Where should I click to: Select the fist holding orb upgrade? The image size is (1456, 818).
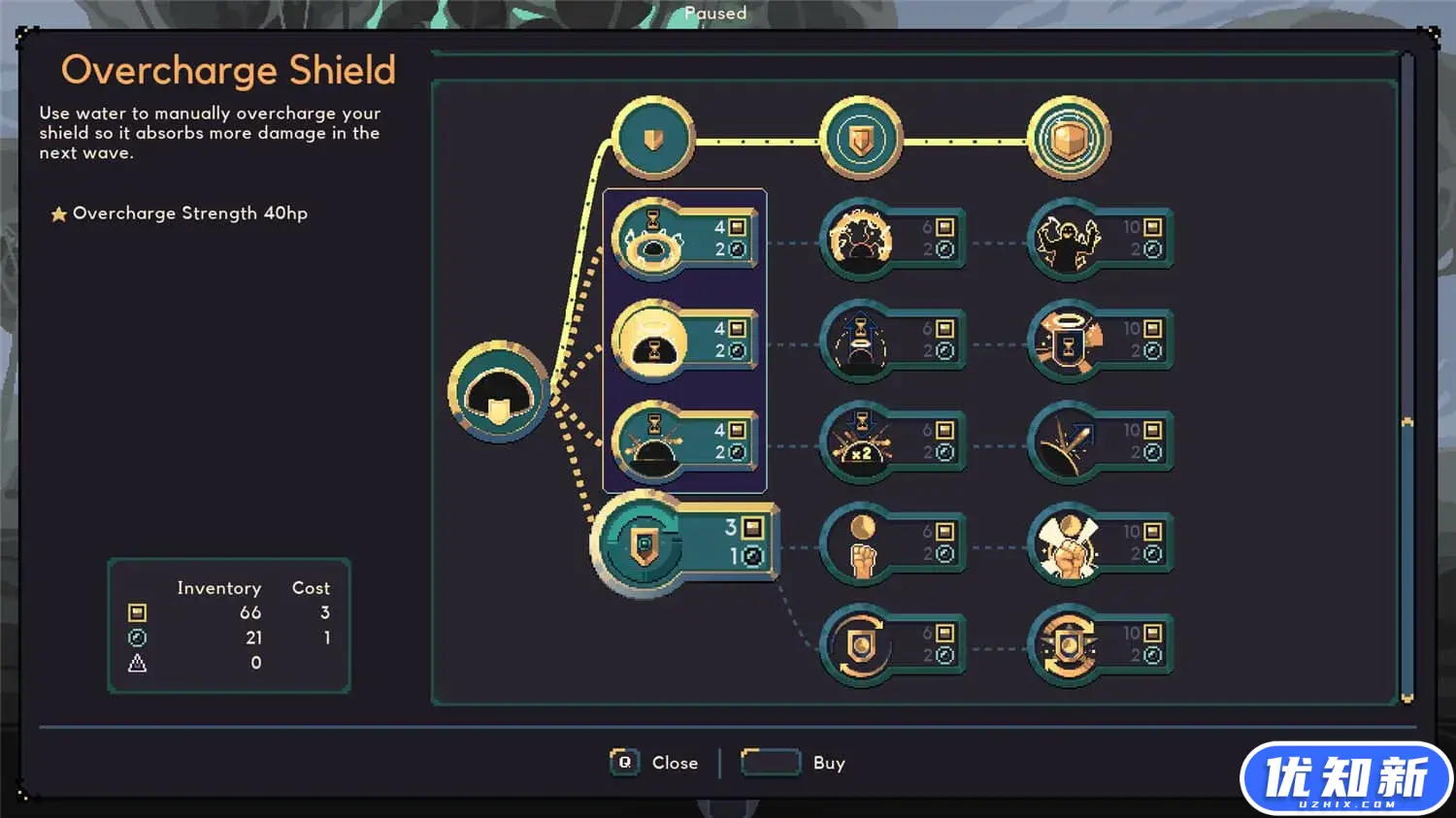click(x=861, y=543)
